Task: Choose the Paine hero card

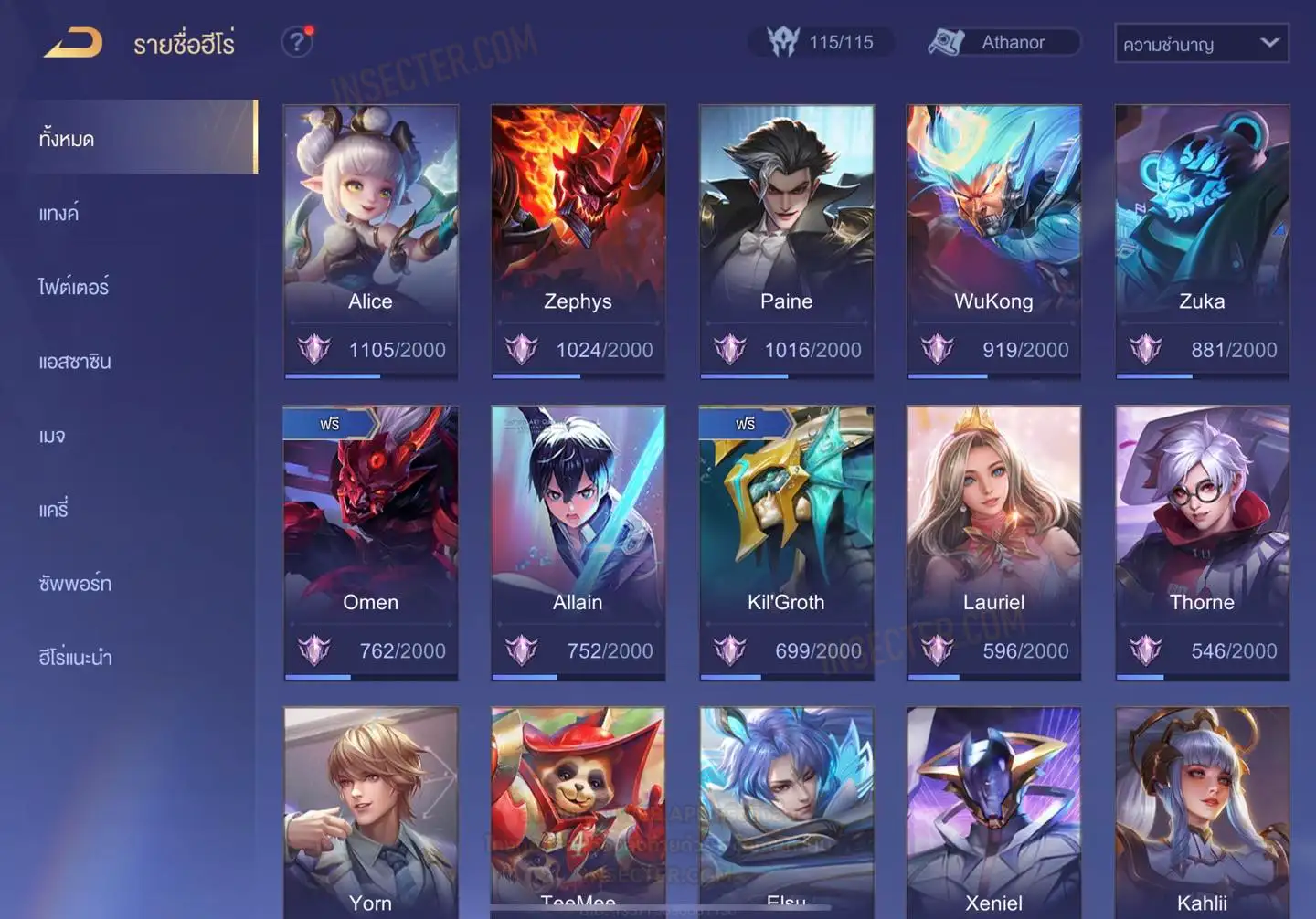Action: tap(786, 239)
